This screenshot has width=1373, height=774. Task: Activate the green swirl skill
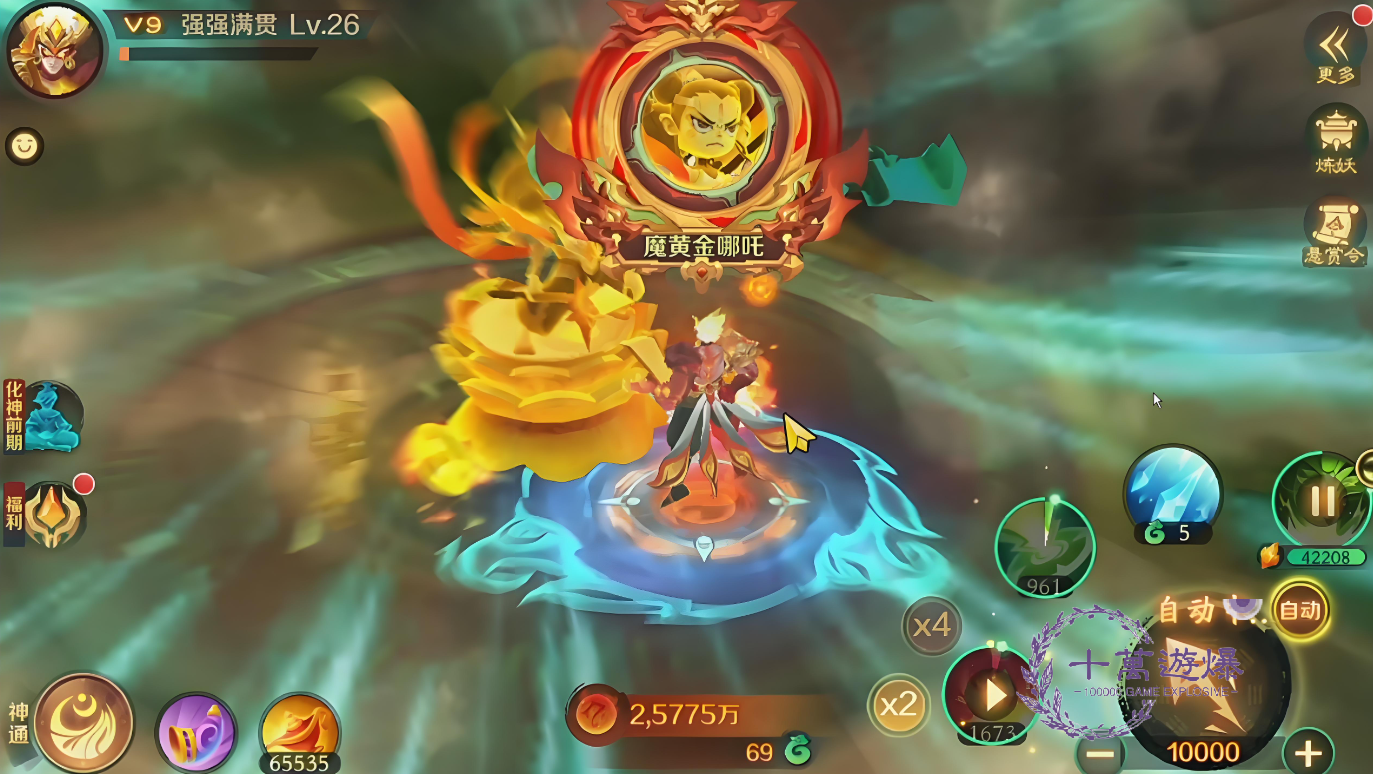coord(1044,546)
